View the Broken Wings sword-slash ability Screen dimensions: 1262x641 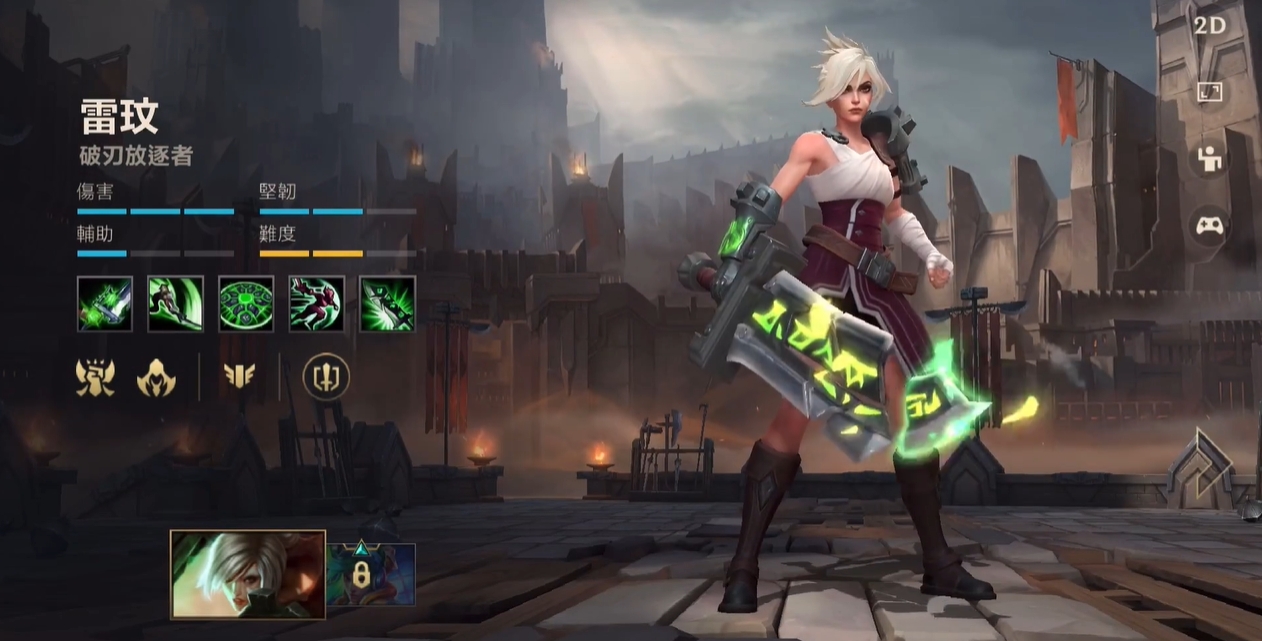176,304
